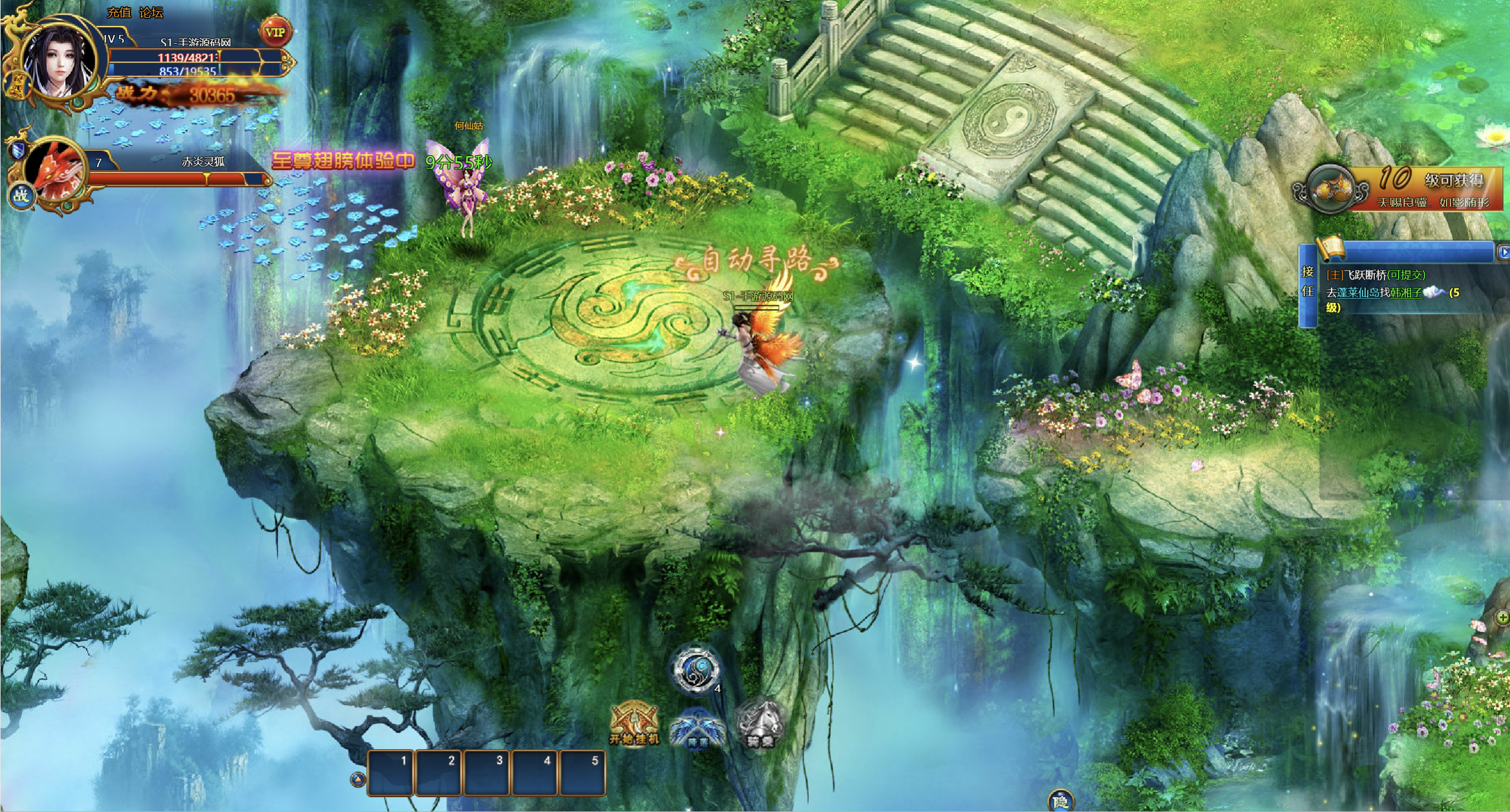Click the 隐 hide button at bottom

pos(1061,801)
